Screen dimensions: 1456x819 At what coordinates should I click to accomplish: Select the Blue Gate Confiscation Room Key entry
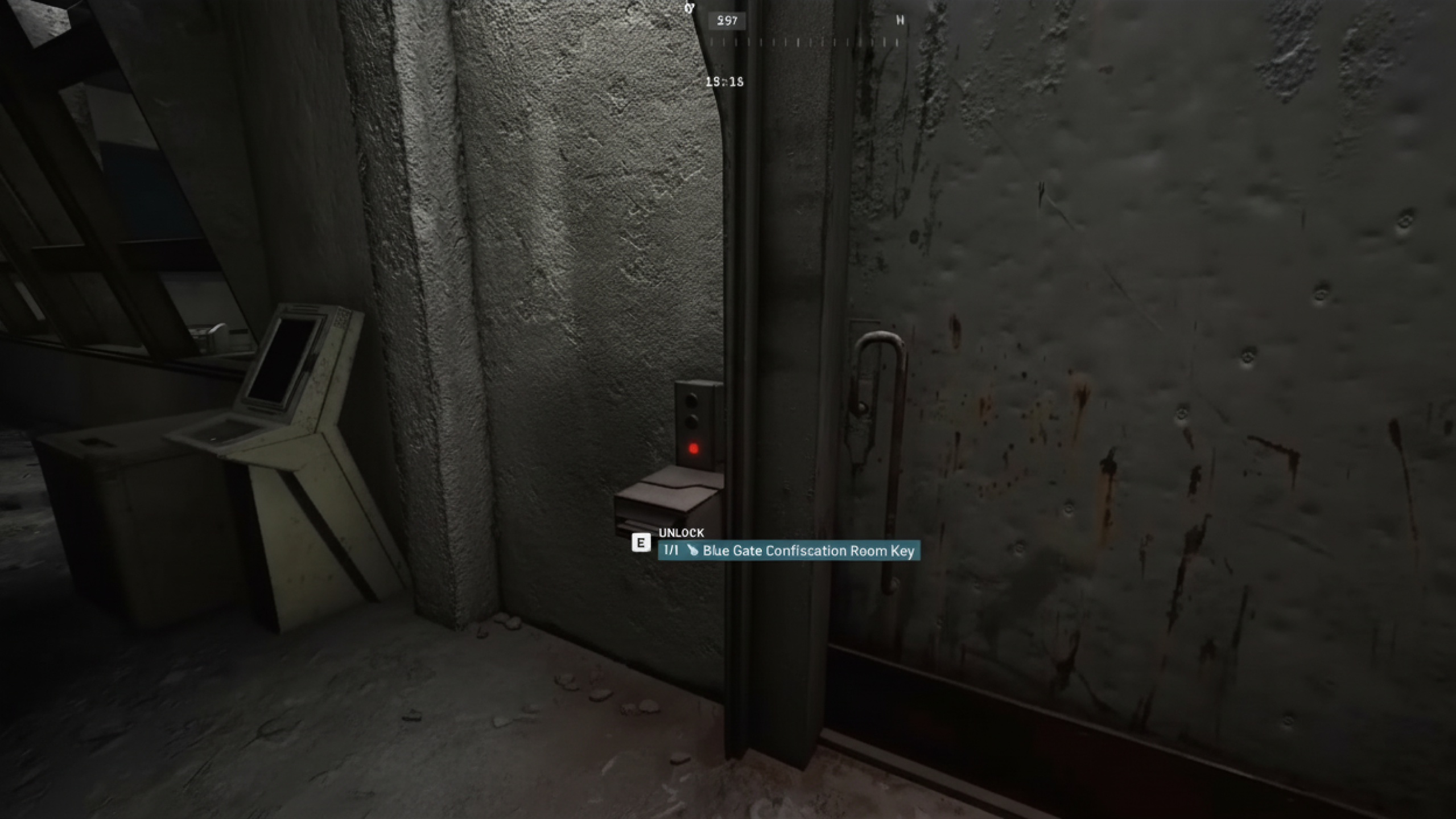[808, 551]
